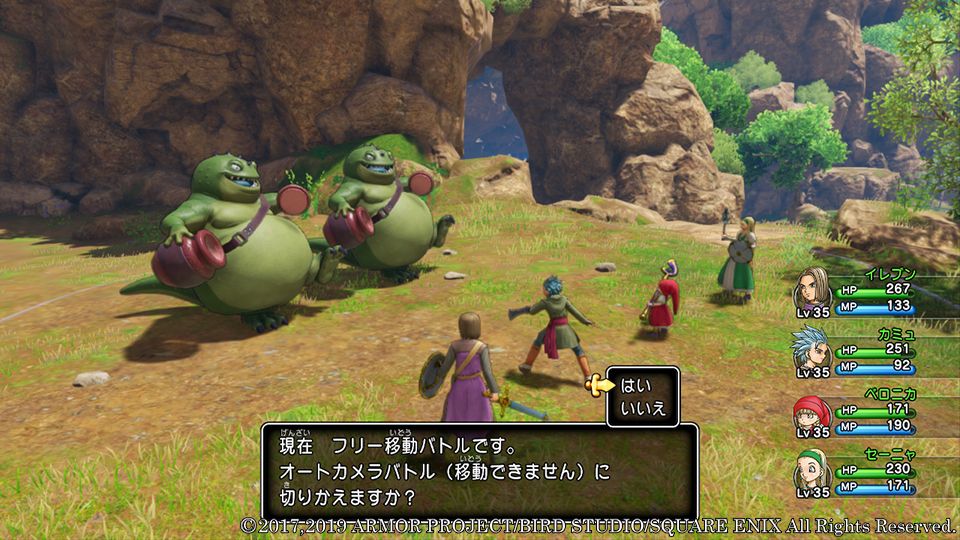
Task: Select イレブン's party portrait
Action: click(x=813, y=289)
